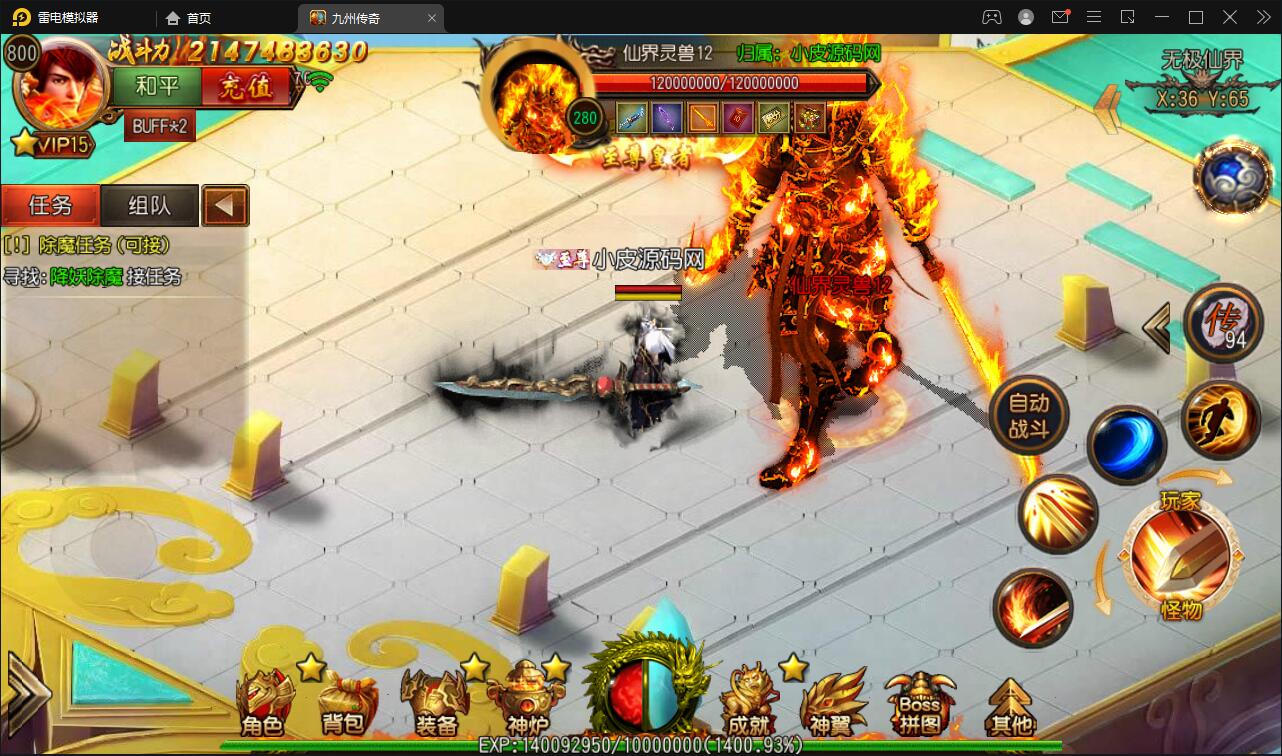Screen dimensions: 1282x756
Task: Open the 成就 achievements menu
Action: point(750,702)
